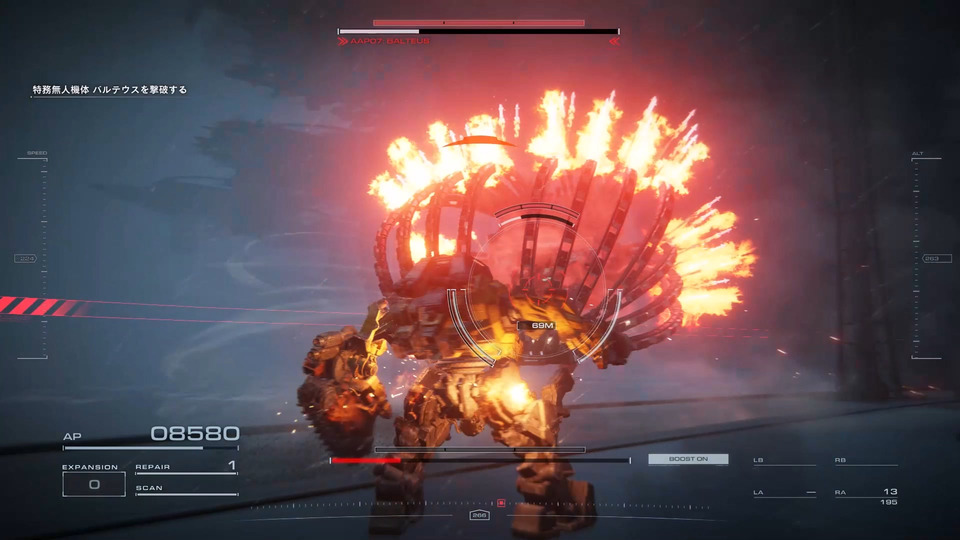
Task: Activate the Expansion slot box
Action: (94, 484)
